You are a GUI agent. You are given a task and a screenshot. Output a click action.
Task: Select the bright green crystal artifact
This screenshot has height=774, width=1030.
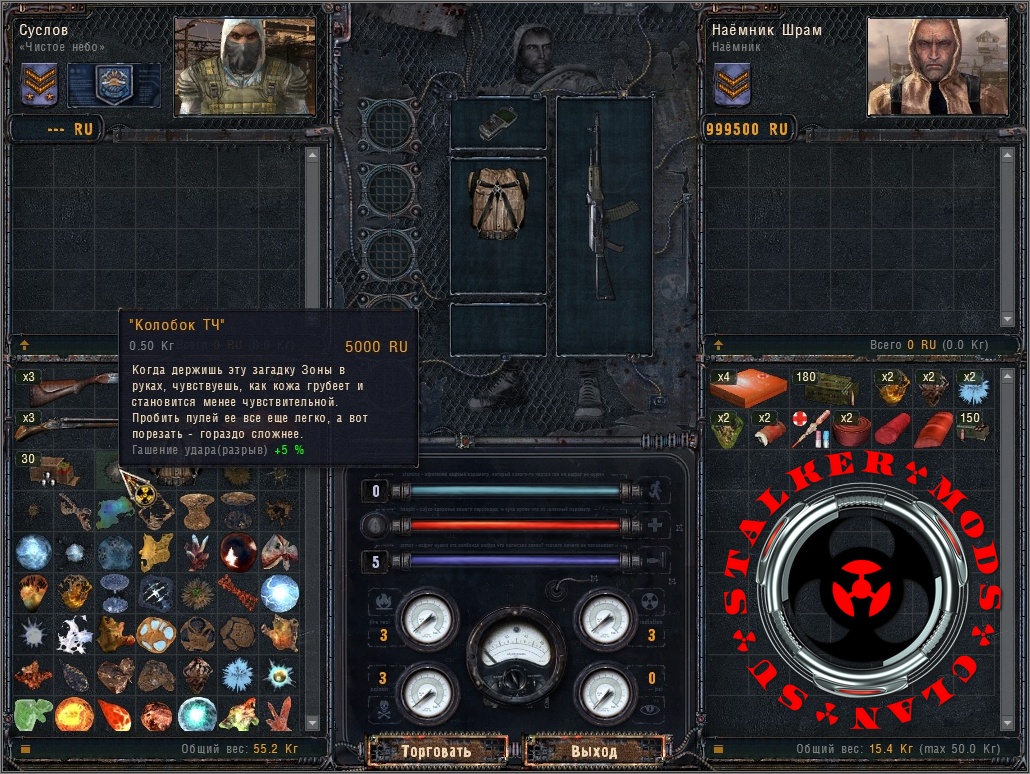pyautogui.click(x=32, y=713)
